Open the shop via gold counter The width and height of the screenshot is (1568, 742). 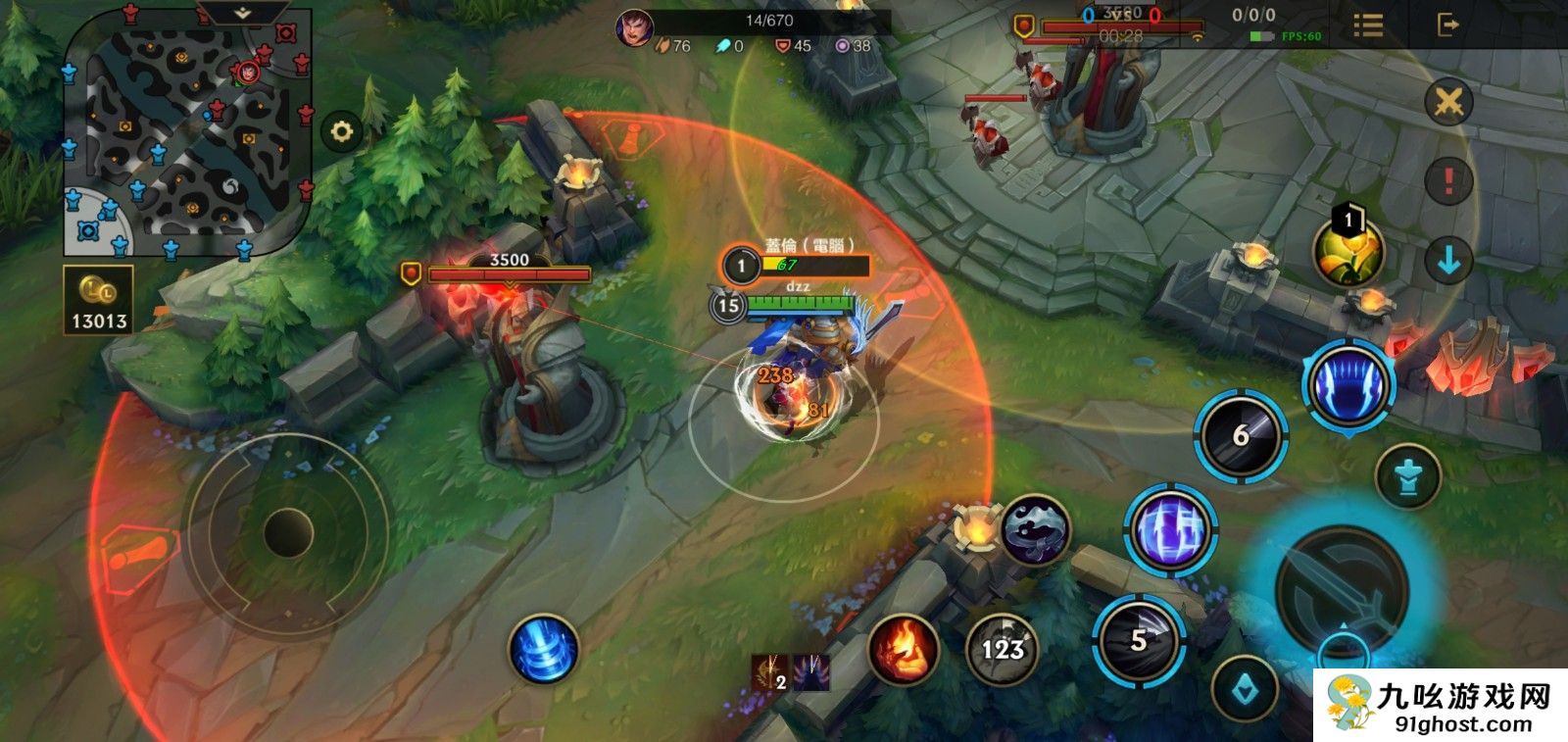pos(98,301)
